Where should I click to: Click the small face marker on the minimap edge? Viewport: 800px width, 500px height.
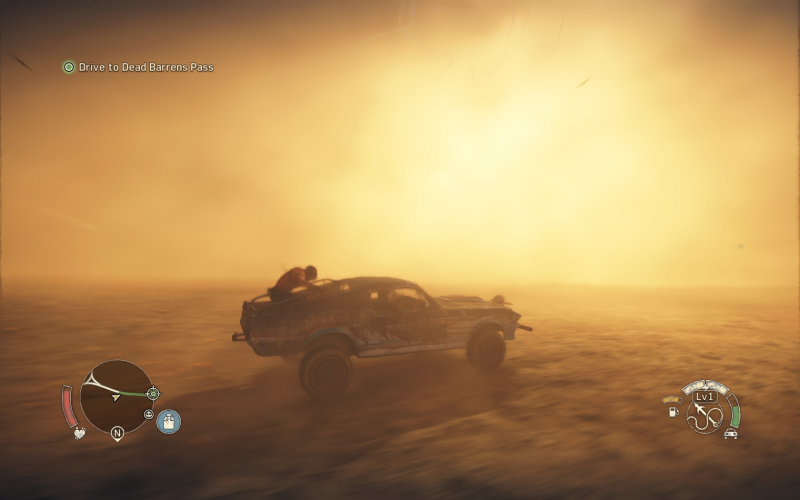[x=149, y=414]
